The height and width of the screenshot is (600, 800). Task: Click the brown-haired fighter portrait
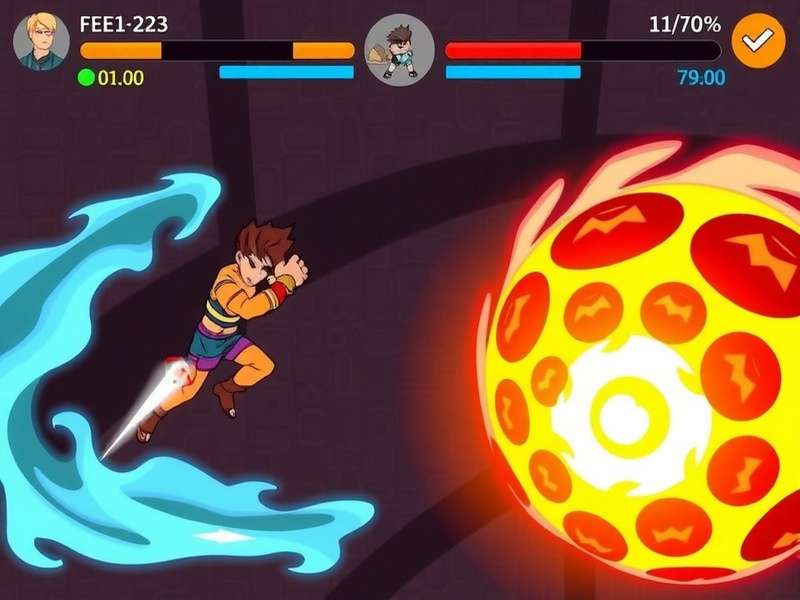click(x=399, y=50)
